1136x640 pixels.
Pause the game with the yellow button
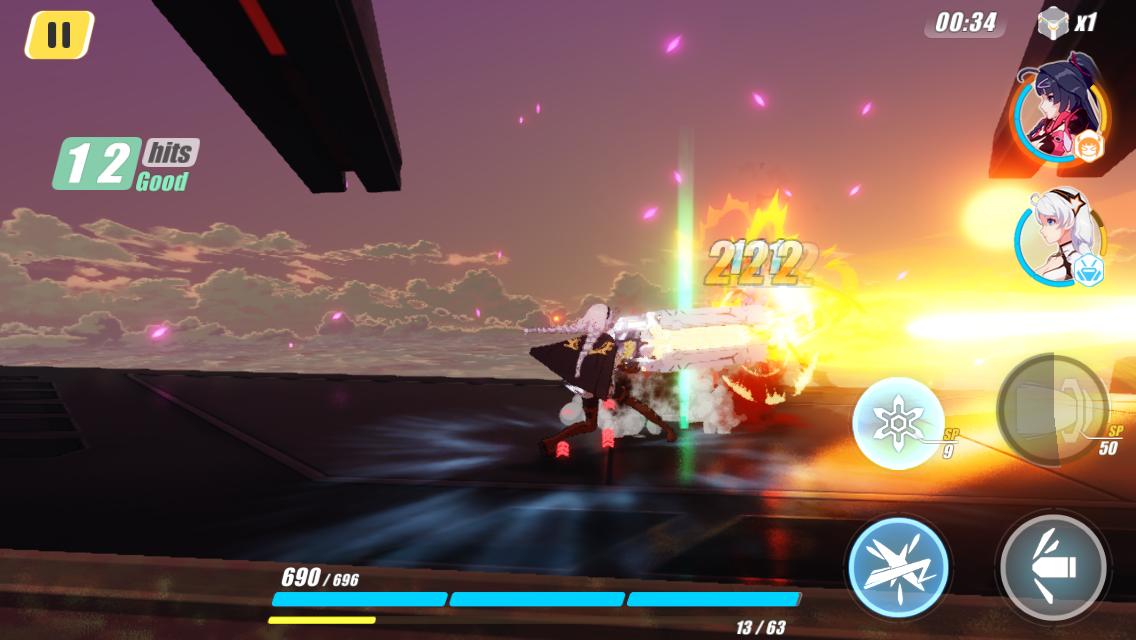pyautogui.click(x=59, y=35)
